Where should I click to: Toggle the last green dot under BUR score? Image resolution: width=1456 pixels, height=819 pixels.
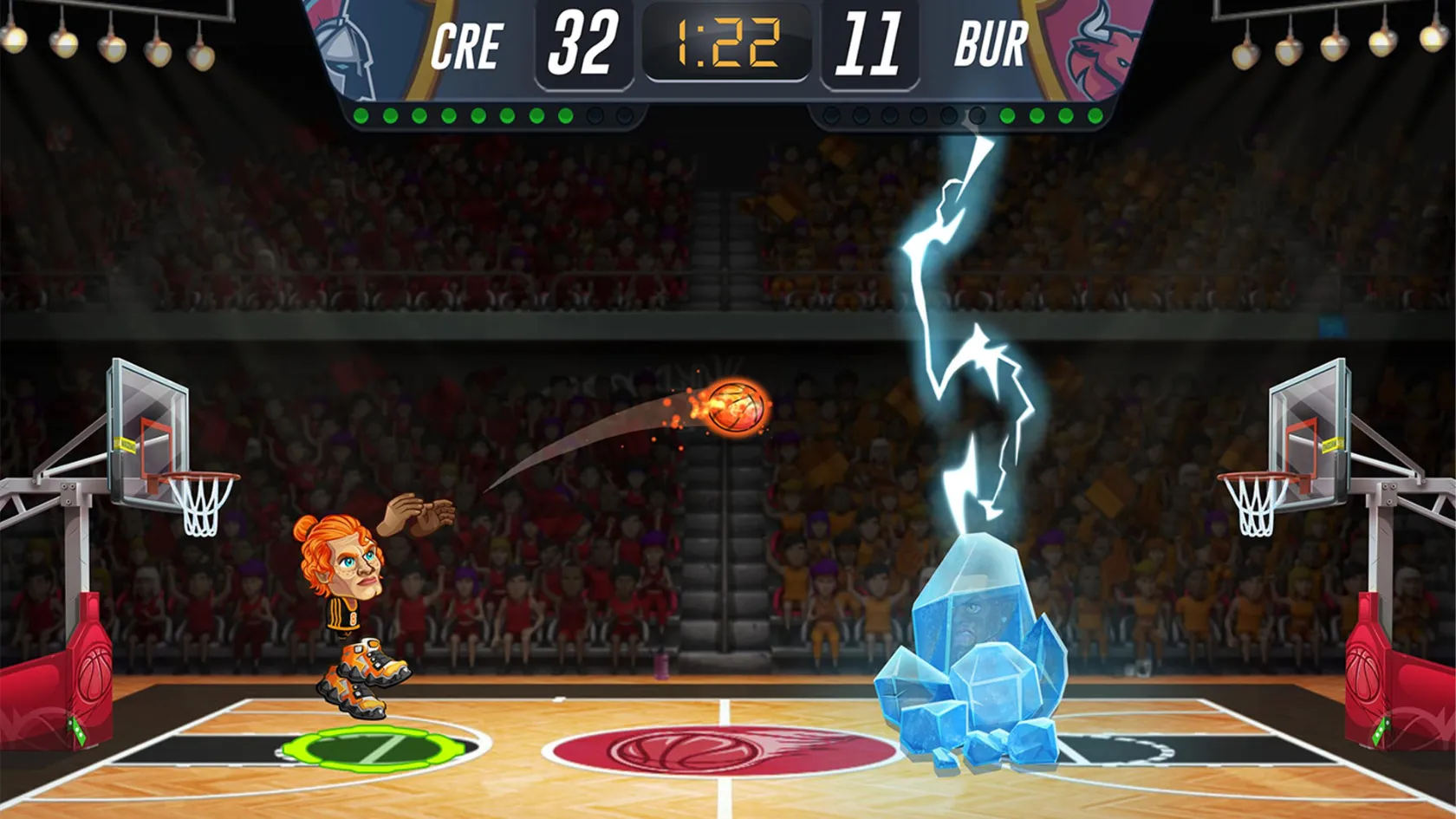coord(1096,114)
